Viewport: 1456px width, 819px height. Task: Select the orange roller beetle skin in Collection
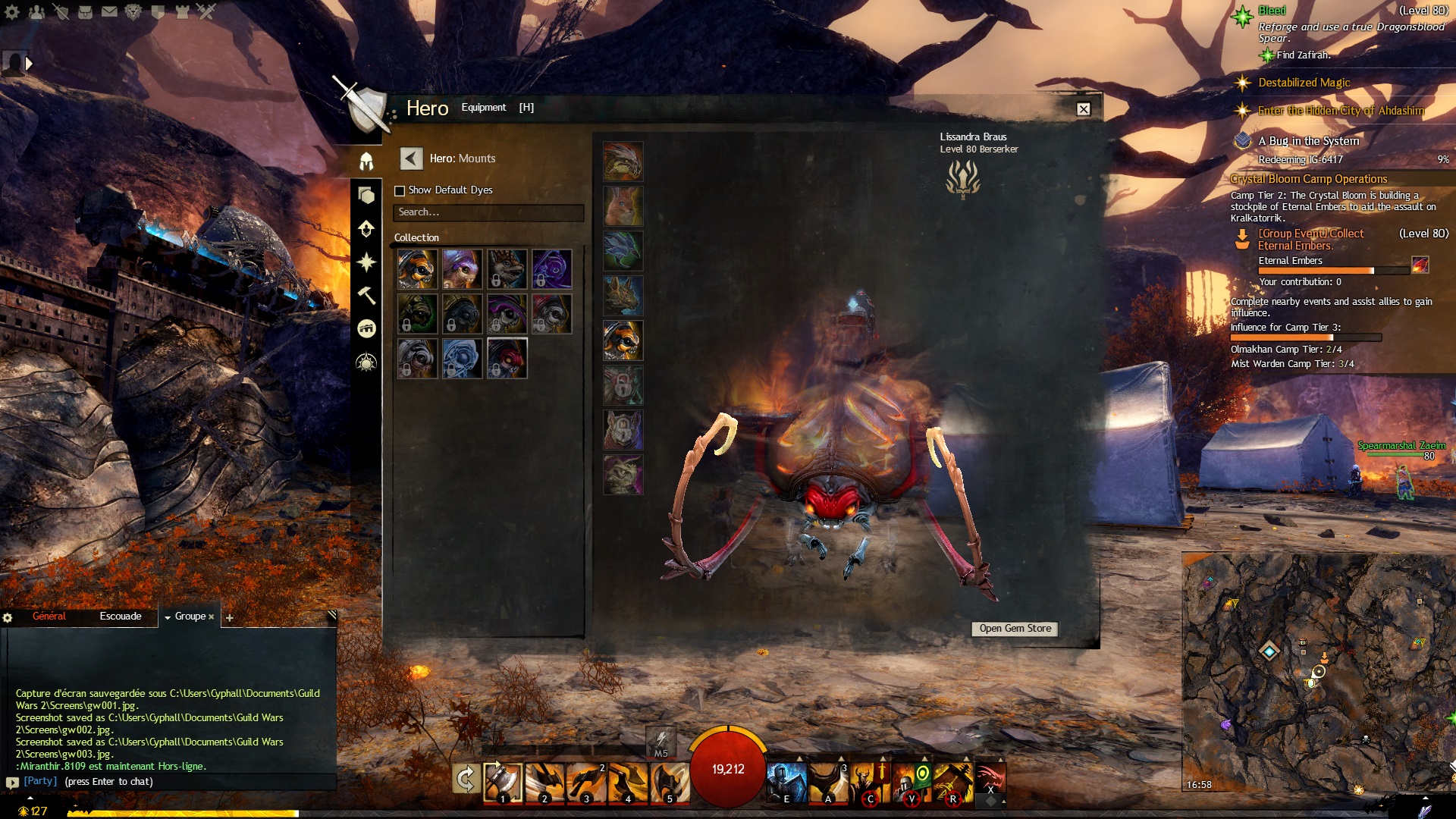click(x=417, y=269)
